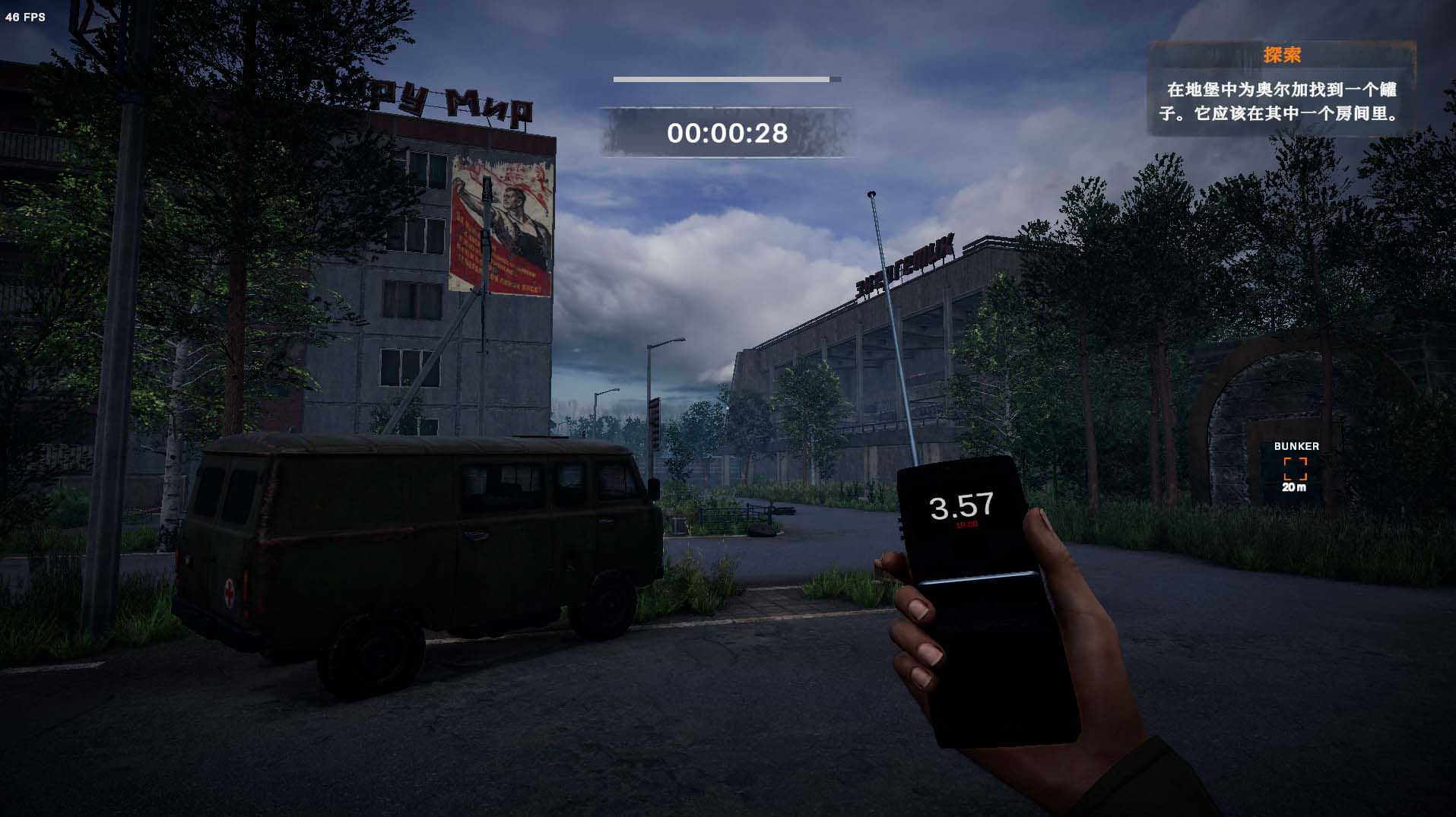Screen dimensions: 1456x817
Task: Open the exploration objective tracker panel
Action: [x=1281, y=90]
